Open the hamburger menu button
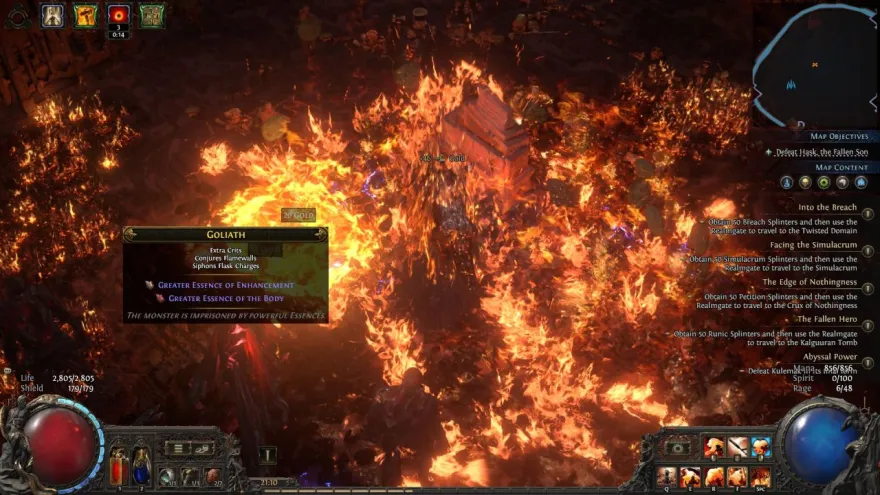This screenshot has height=495, width=880. click(176, 448)
